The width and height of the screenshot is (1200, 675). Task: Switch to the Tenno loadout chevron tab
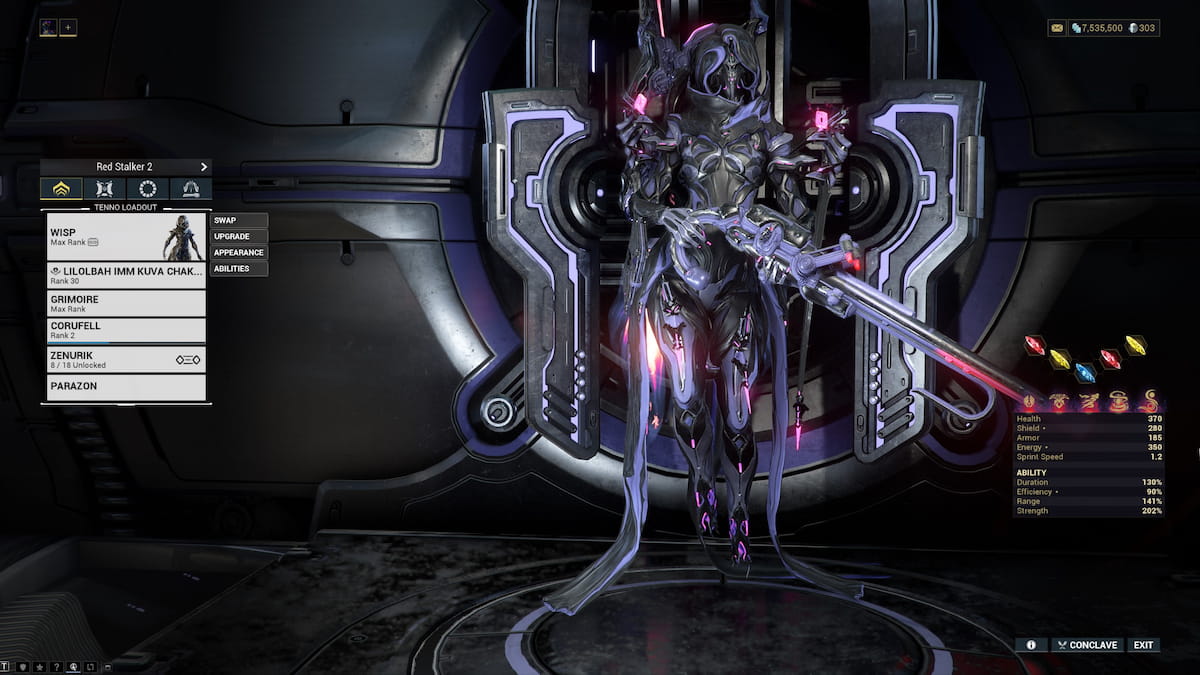coord(61,189)
